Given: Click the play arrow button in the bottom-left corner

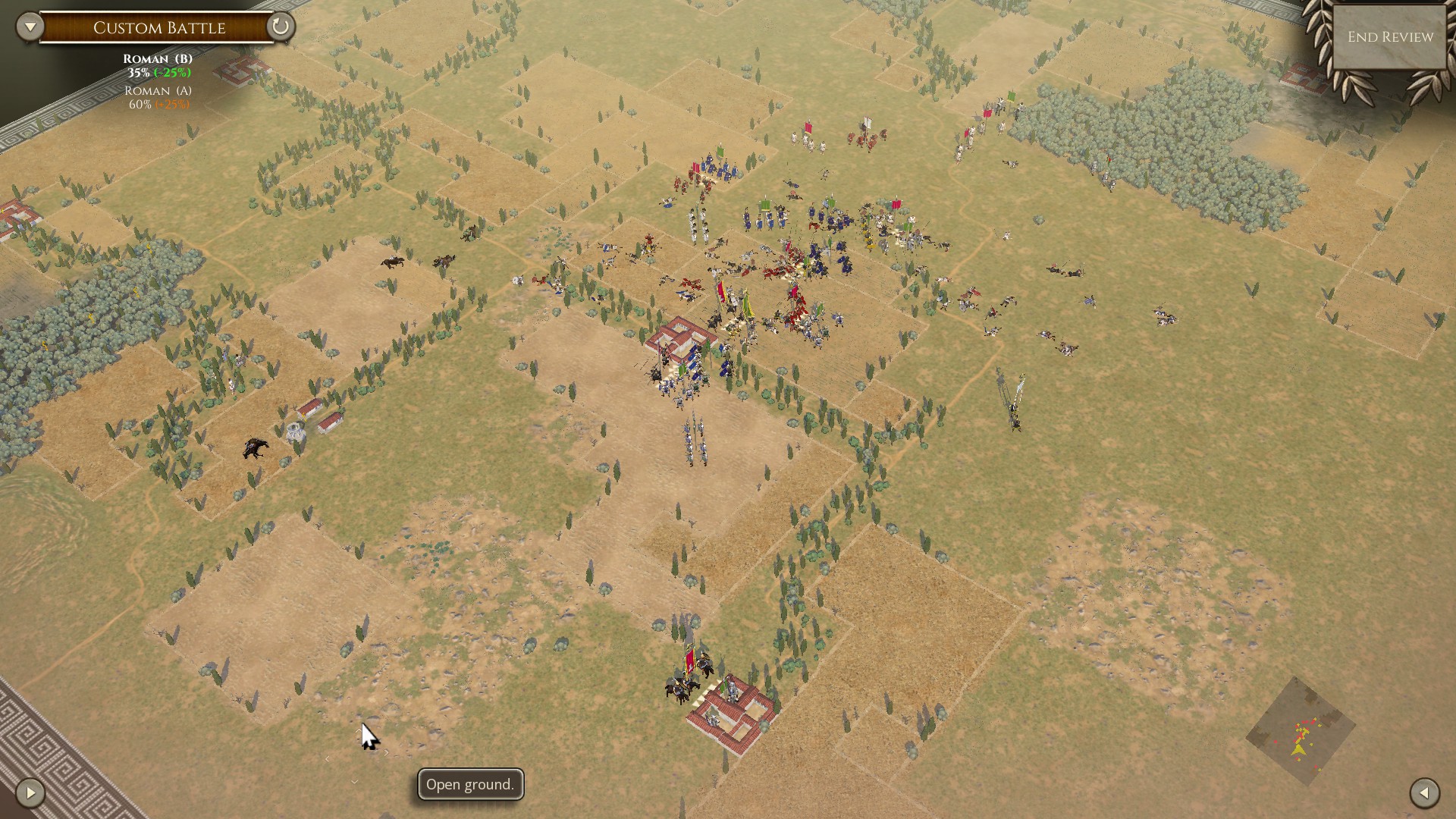Looking at the screenshot, I should [x=30, y=793].
